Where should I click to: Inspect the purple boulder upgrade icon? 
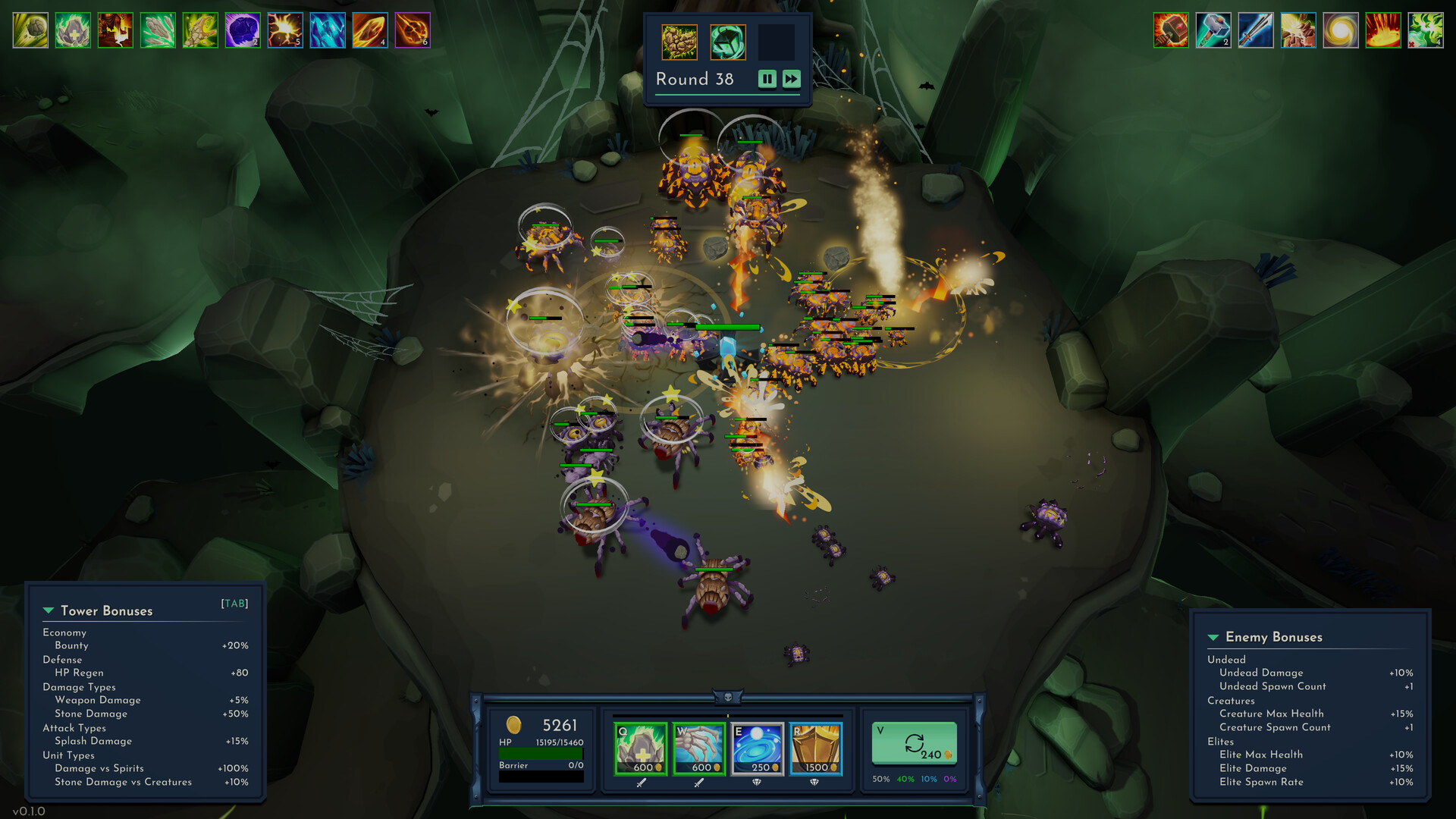pyautogui.click(x=243, y=31)
